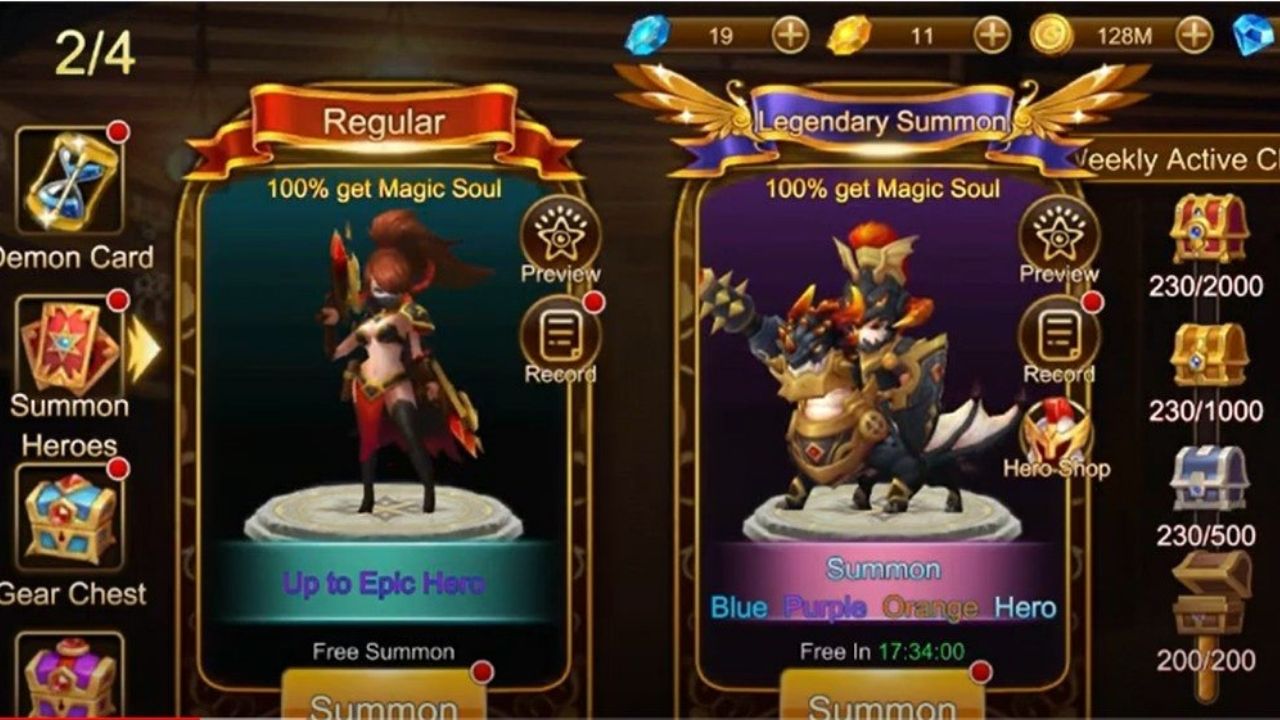Open the Preview for Regular summon
1280x720 pixels.
[x=560, y=235]
